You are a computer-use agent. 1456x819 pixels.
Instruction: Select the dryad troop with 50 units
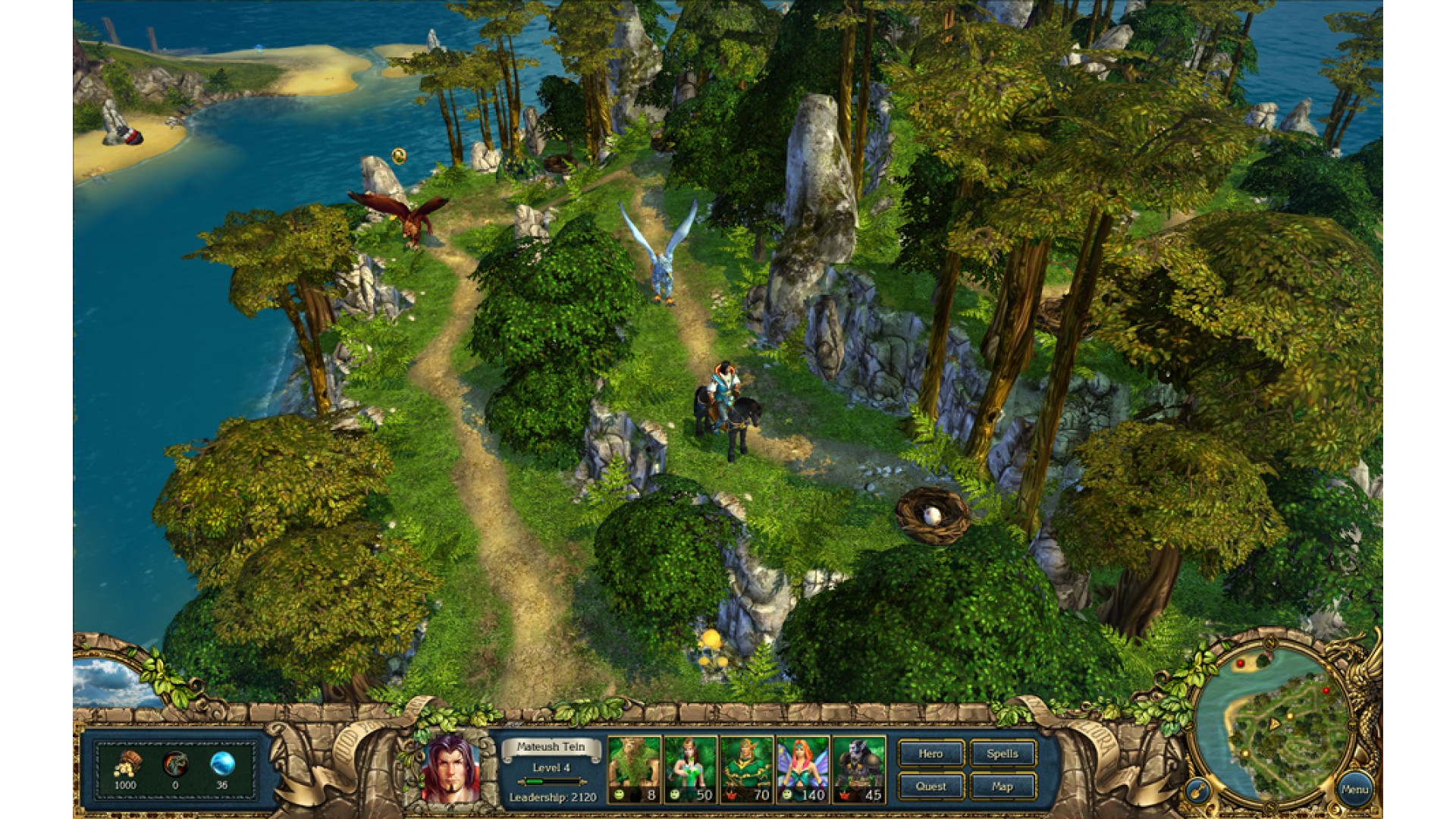[x=690, y=769]
